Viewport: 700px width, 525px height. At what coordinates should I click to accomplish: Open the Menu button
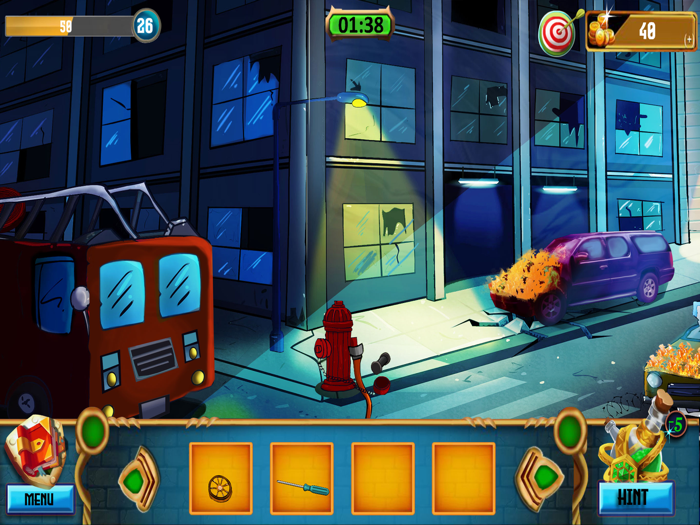(x=40, y=498)
